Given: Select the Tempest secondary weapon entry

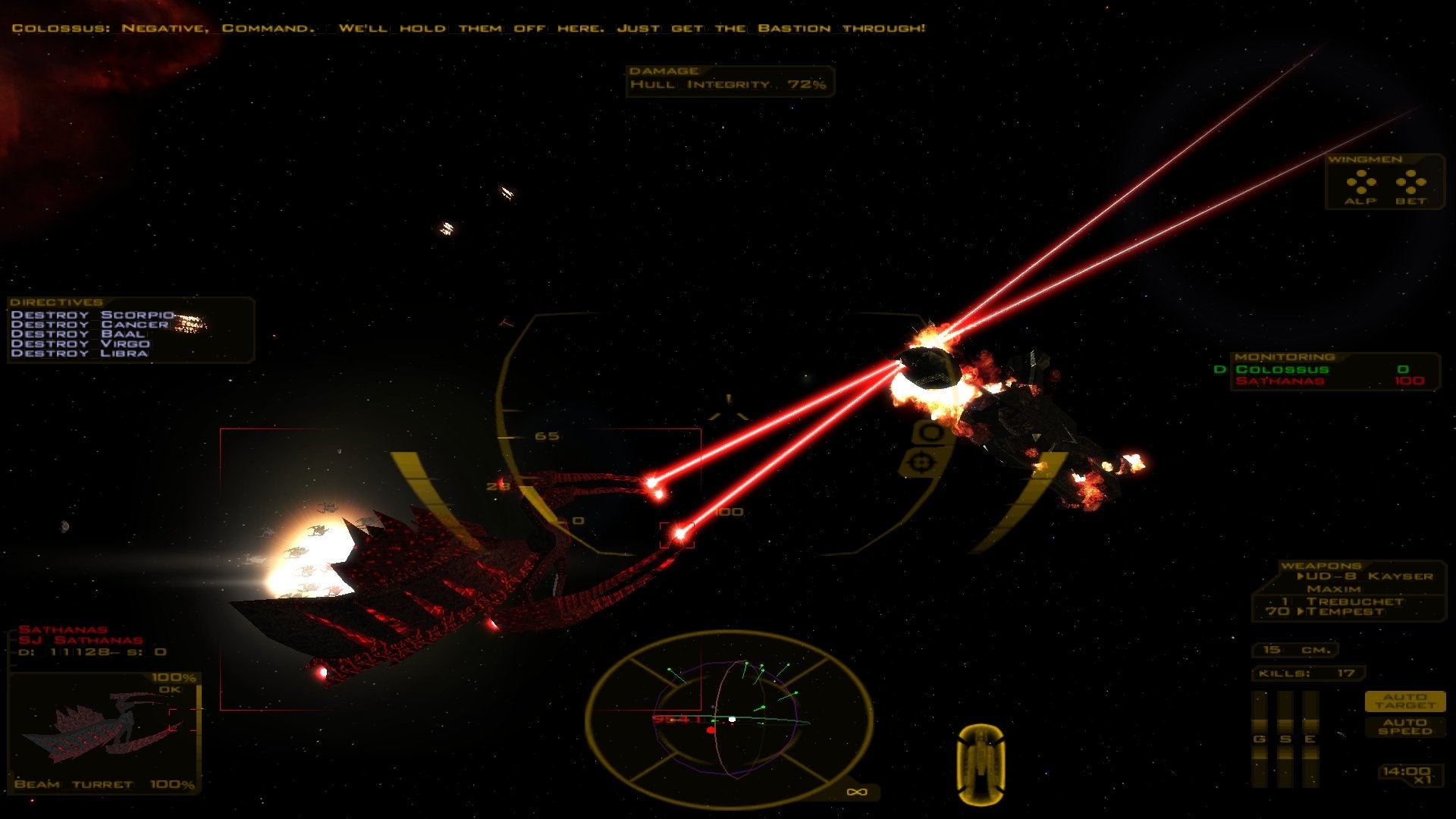Looking at the screenshot, I should [1346, 613].
